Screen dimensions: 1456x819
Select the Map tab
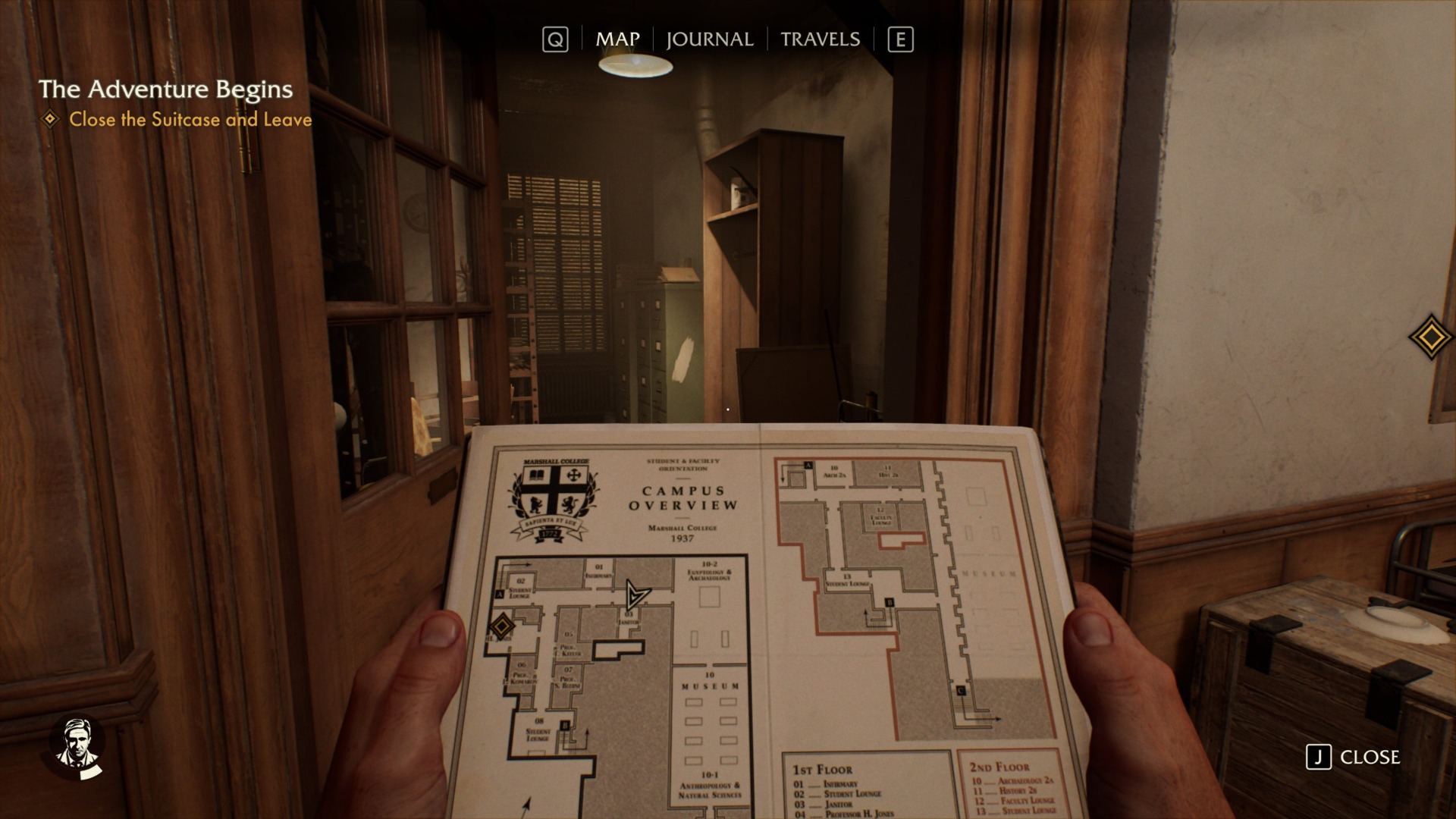pyautogui.click(x=617, y=39)
